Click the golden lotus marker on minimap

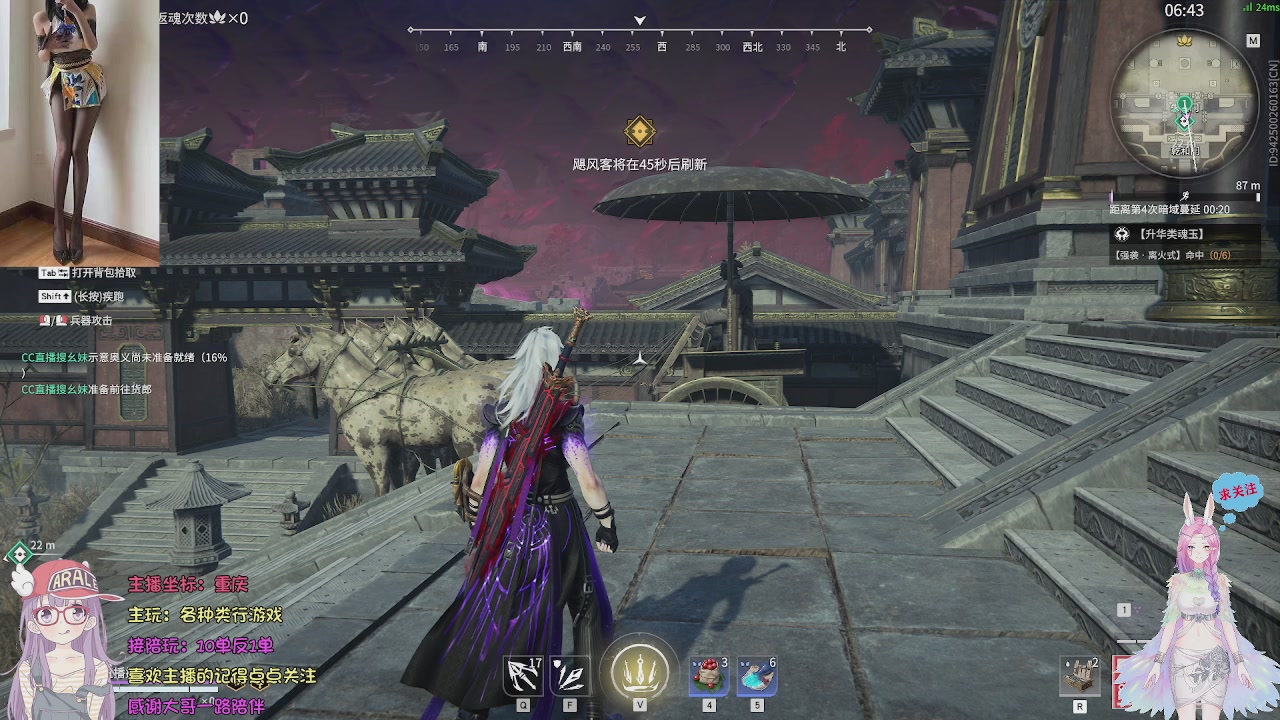[1186, 40]
